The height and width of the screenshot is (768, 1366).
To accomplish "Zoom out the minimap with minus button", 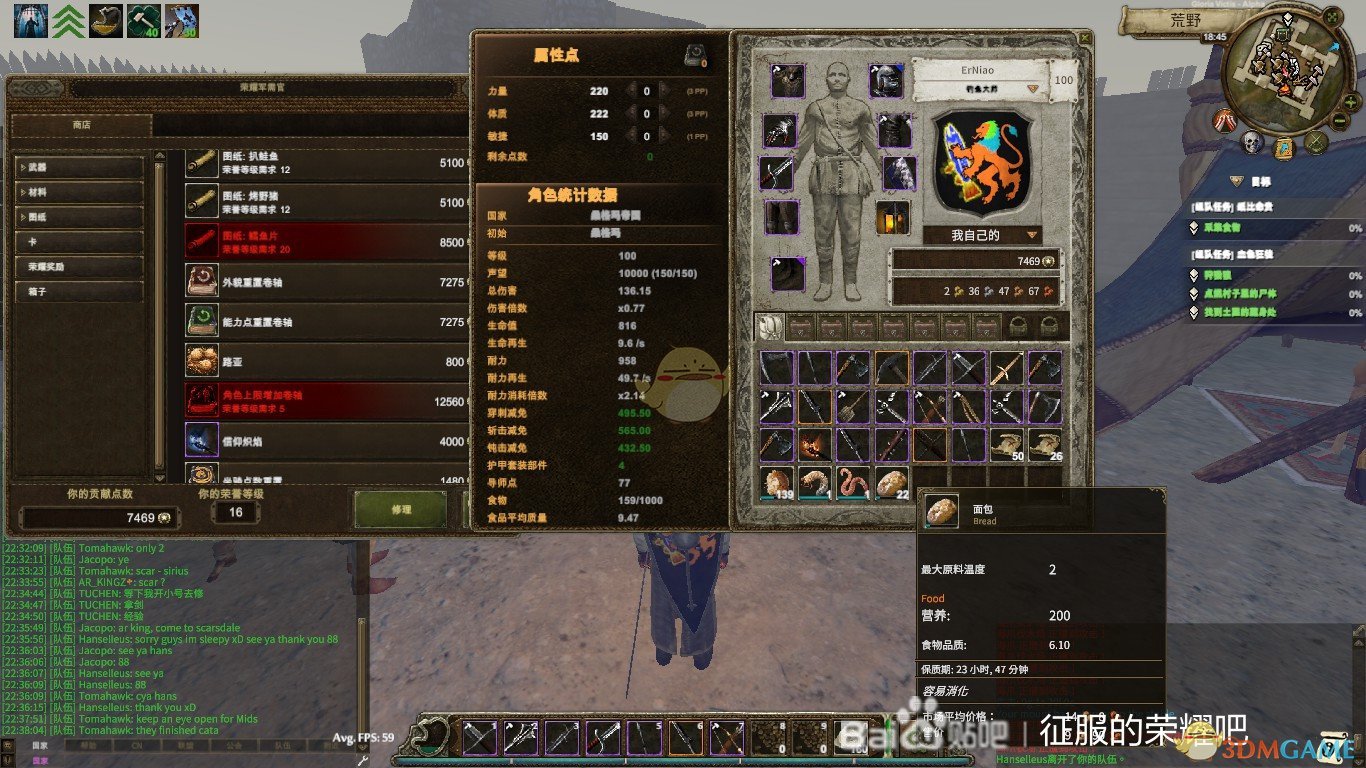I will click(1340, 121).
